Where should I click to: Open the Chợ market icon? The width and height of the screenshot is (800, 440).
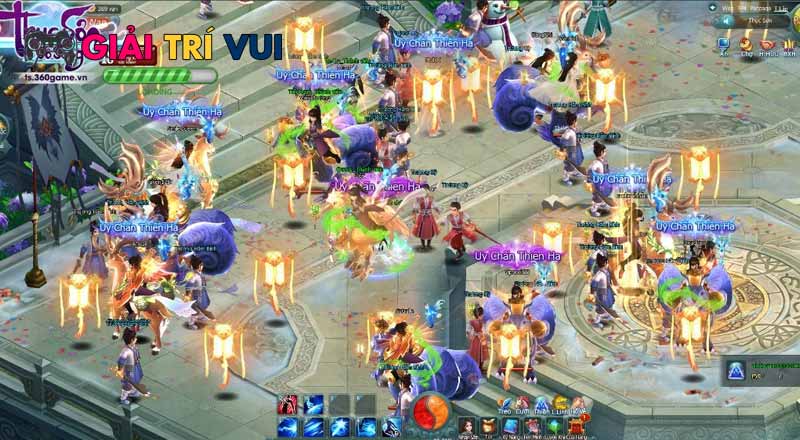pyautogui.click(x=745, y=45)
